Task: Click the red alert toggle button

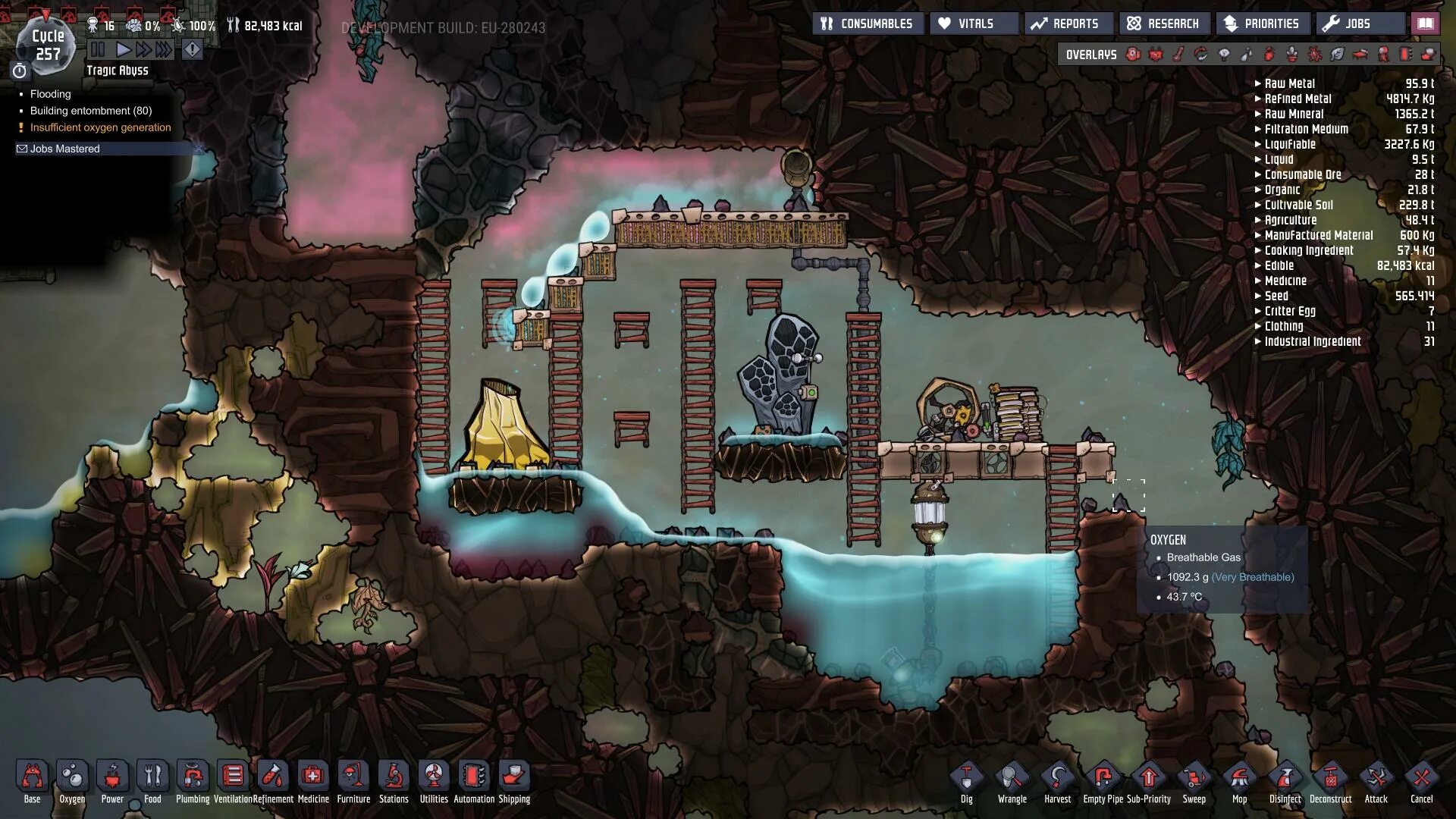Action: coord(193,50)
